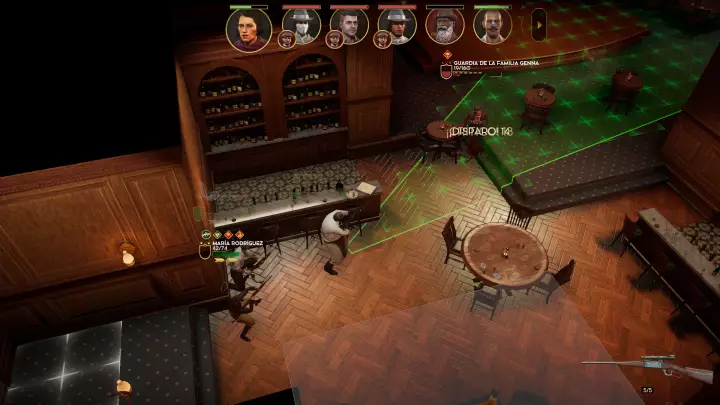This screenshot has width=720, height=405.
Task: Expand turn order with the yellow arrow button
Action: click(x=539, y=24)
